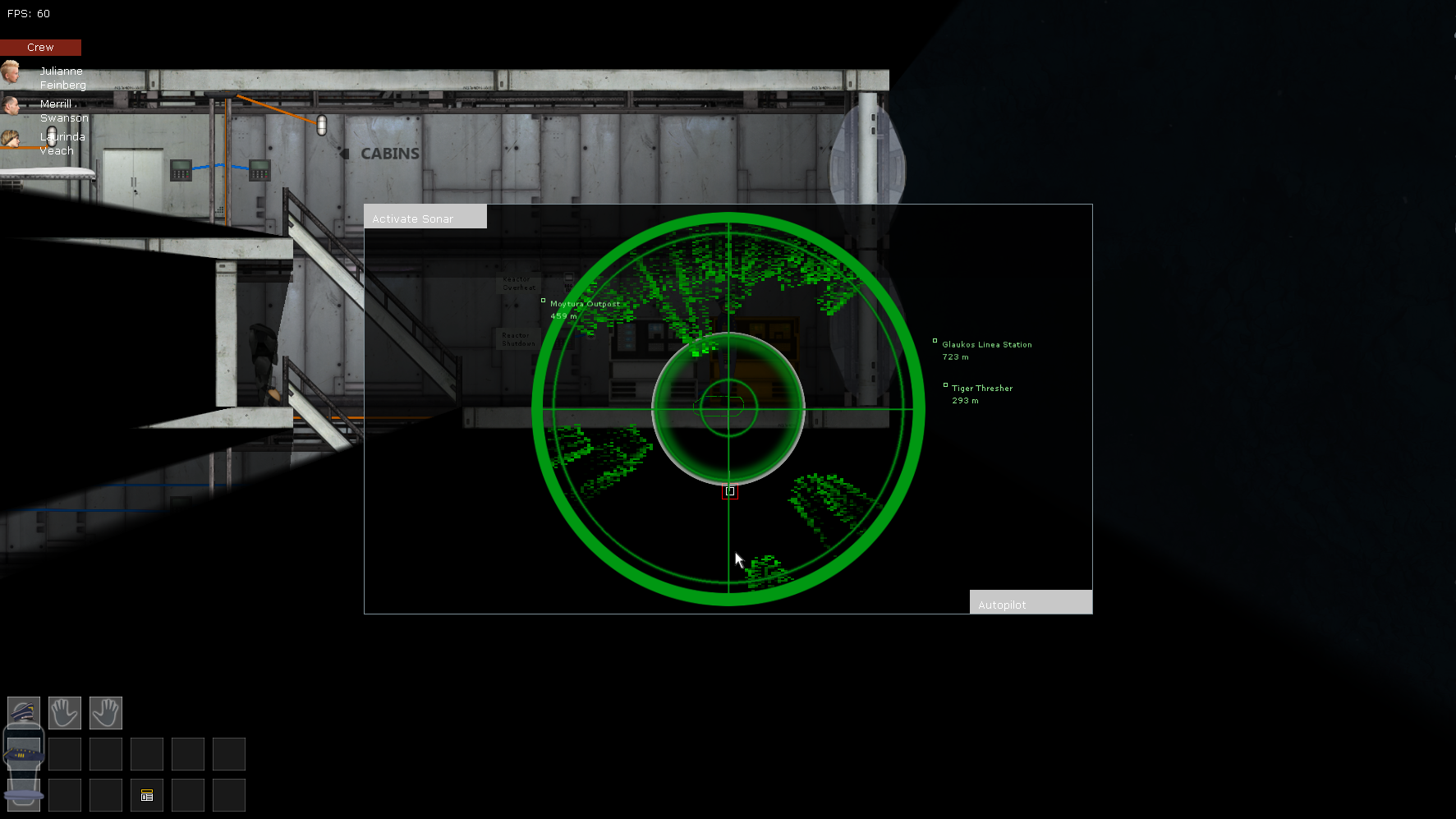
Task: Click Julianne Feinberg's crew portrait
Action: pyautogui.click(x=12, y=74)
